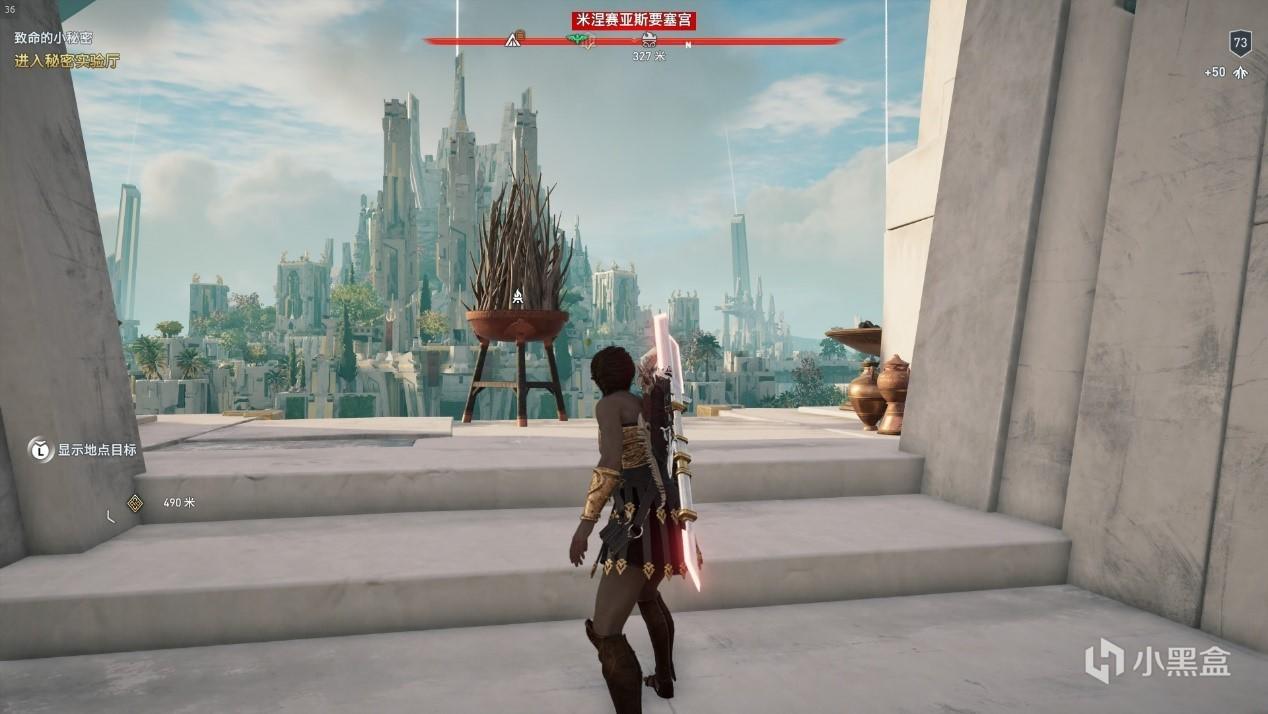1268x714 pixels.
Task: Open the level 73 shield badge
Action: [x=1240, y=43]
